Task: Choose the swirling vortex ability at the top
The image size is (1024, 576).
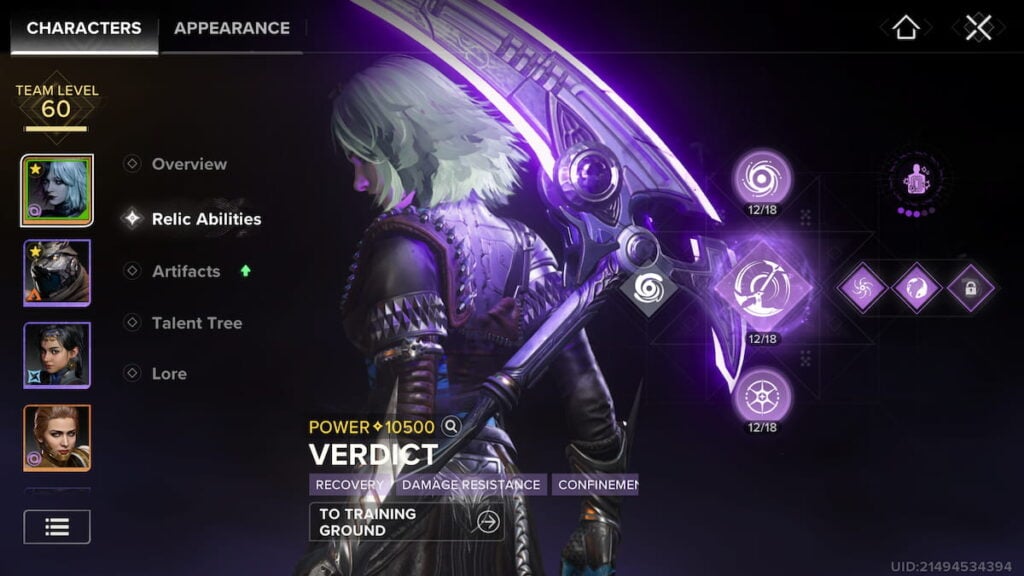Action: 762,178
